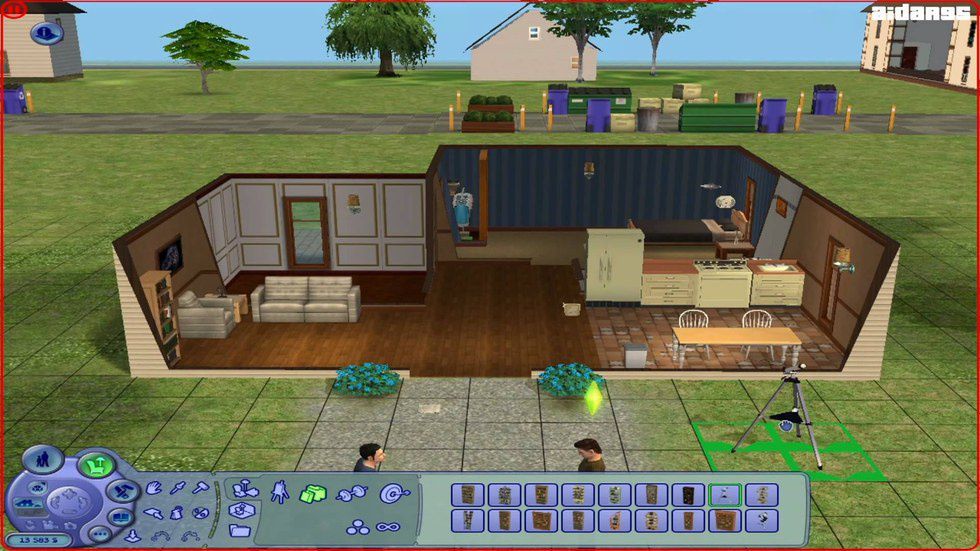Select the dumbbell exercise category
Screen dimensions: 980x551
coord(352,493)
